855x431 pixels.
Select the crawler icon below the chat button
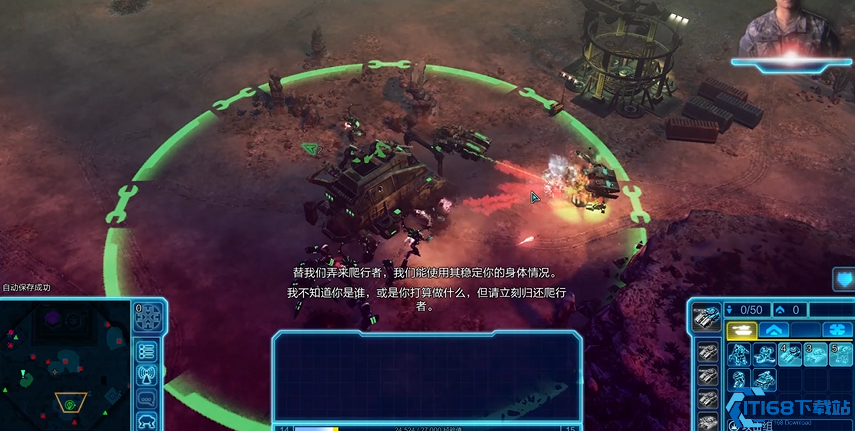147,420
